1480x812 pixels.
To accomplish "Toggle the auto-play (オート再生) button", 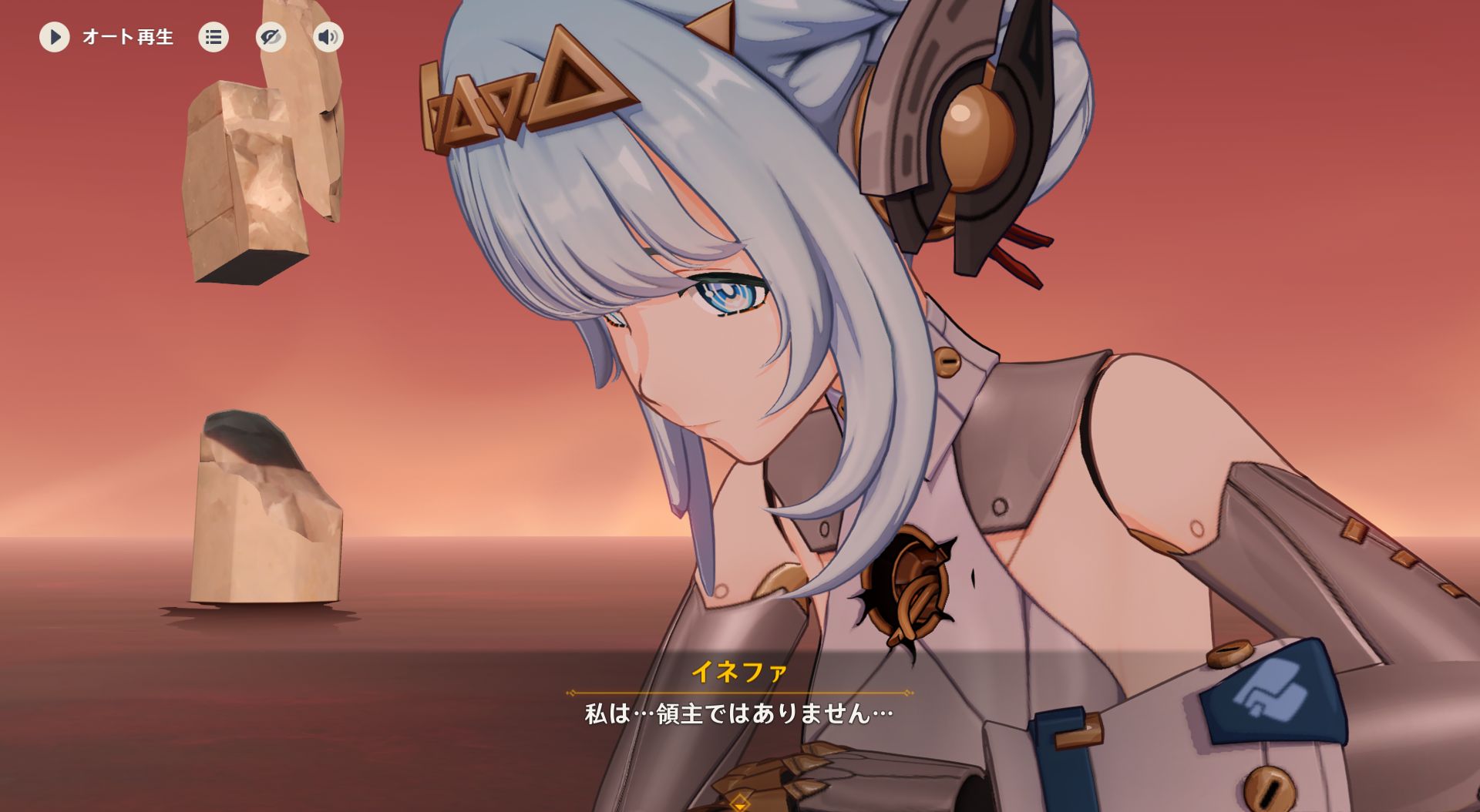I will [x=55, y=37].
